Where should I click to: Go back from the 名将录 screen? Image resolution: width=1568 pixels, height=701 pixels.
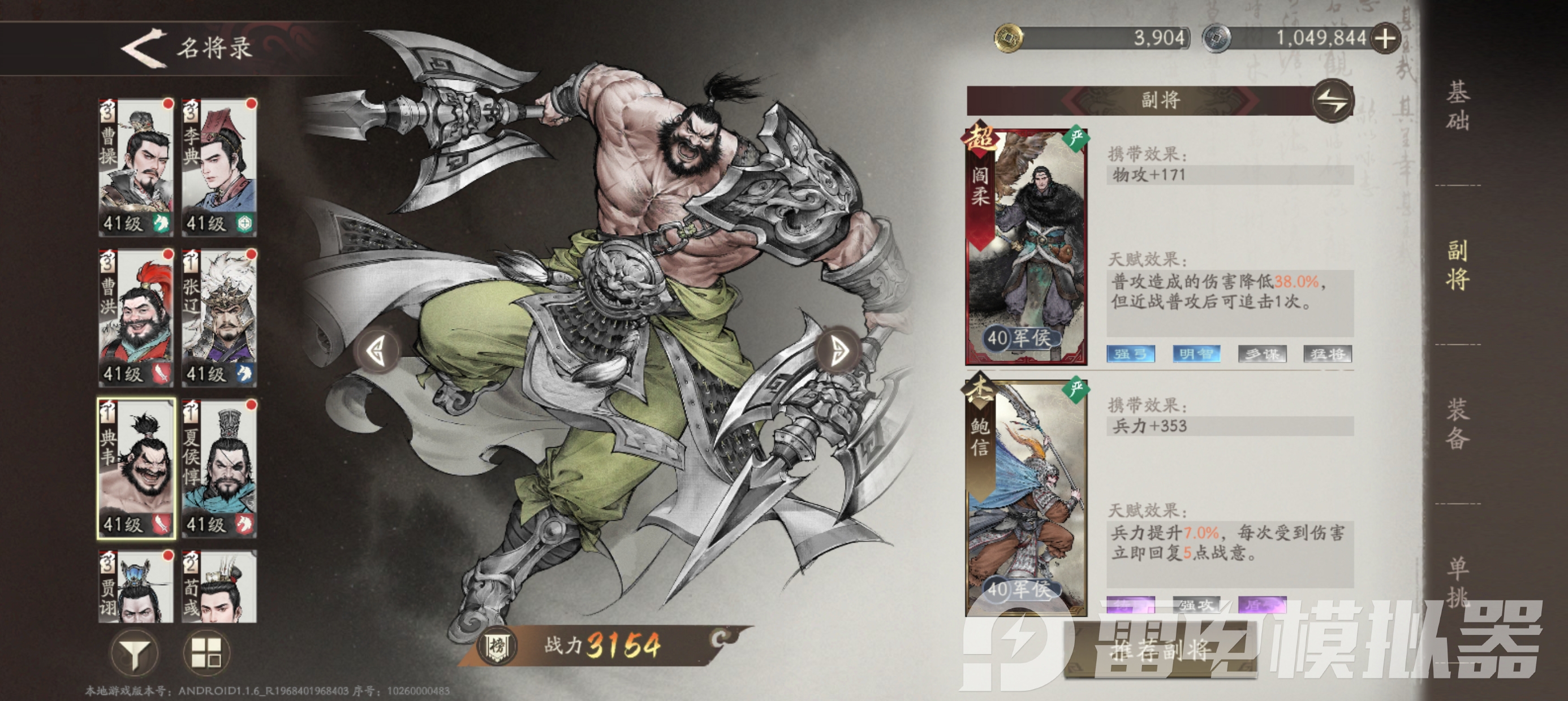[144, 47]
